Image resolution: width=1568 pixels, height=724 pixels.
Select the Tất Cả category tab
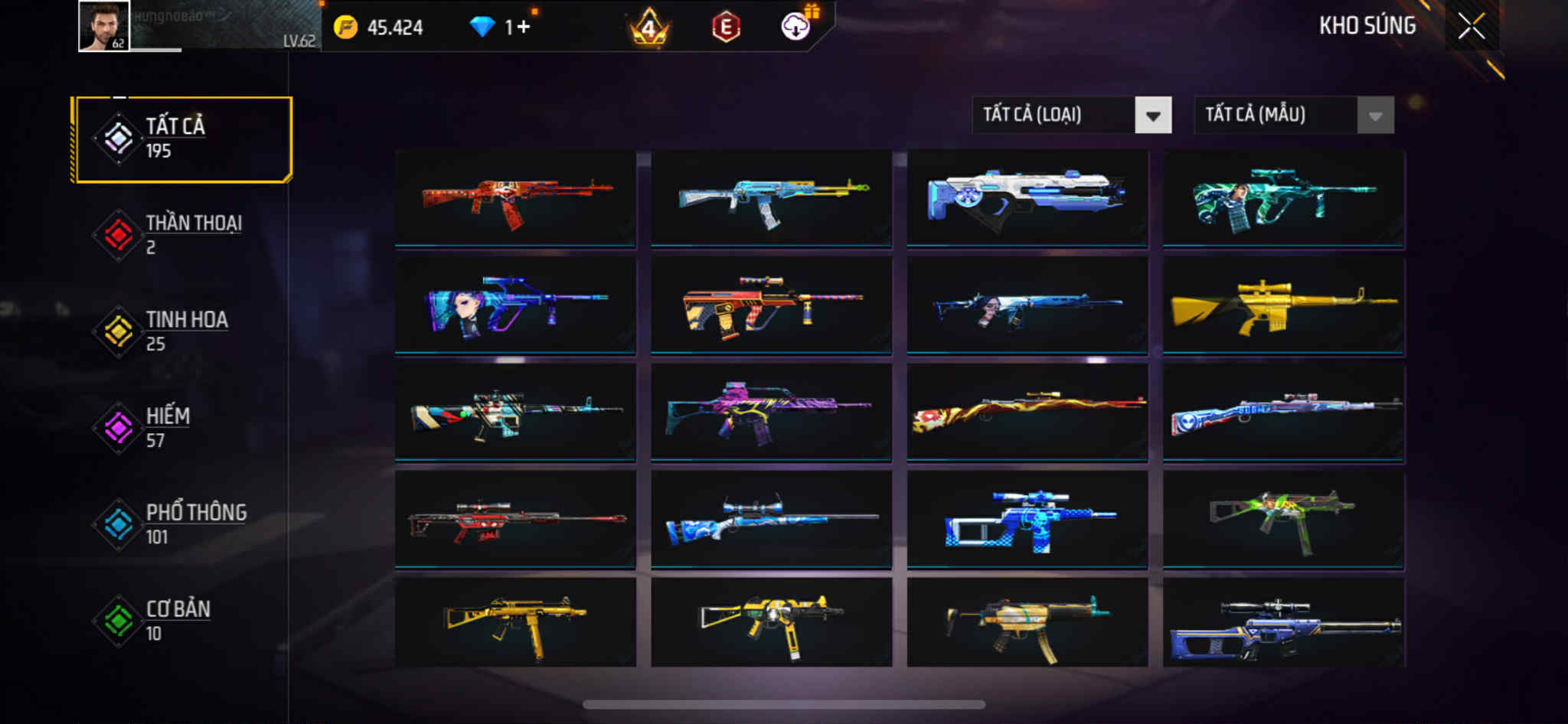[182, 139]
